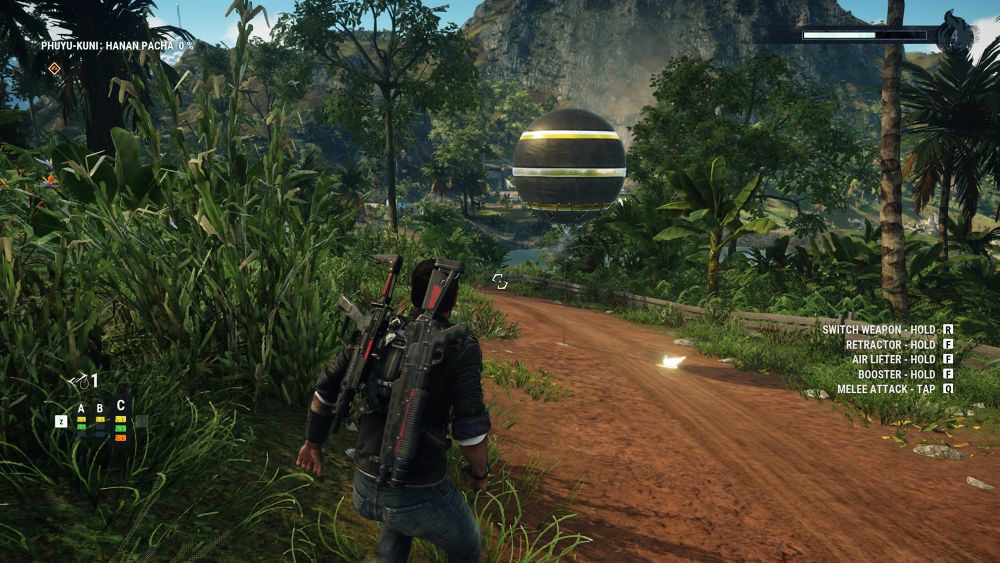Select the Phuyu-Kuni region progress label
Image resolution: width=1000 pixels, height=563 pixels.
(x=117, y=45)
